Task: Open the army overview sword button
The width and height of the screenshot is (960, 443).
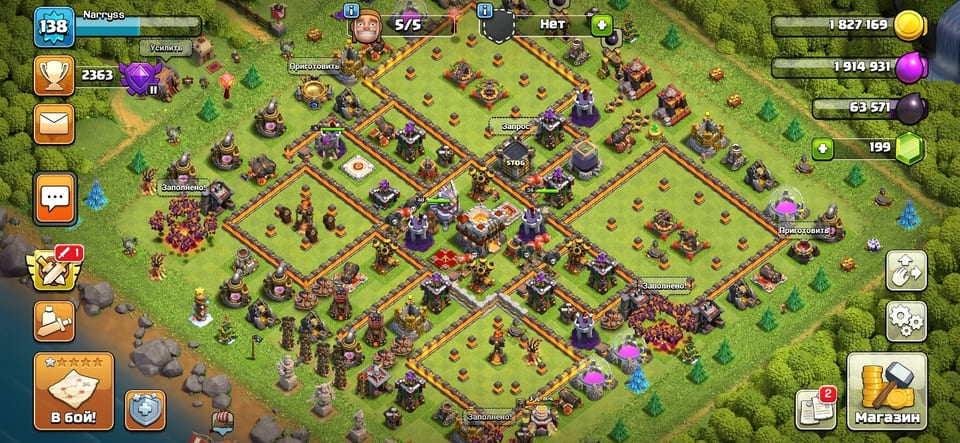Action: (54, 320)
